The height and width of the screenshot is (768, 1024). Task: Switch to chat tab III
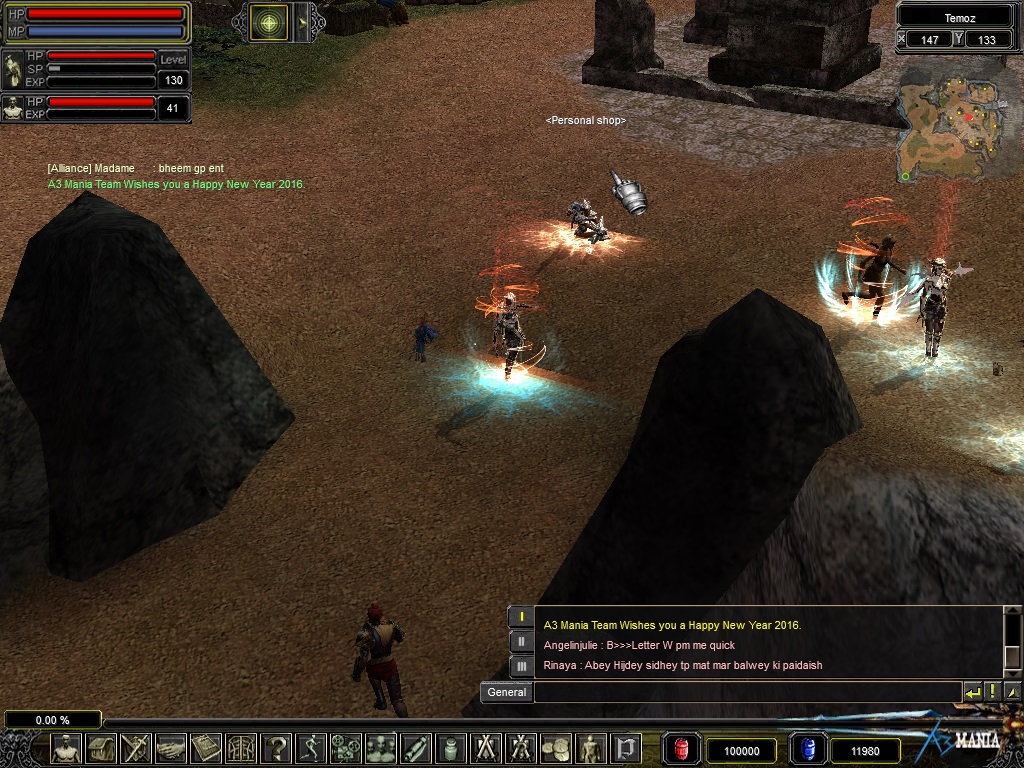pyautogui.click(x=521, y=666)
